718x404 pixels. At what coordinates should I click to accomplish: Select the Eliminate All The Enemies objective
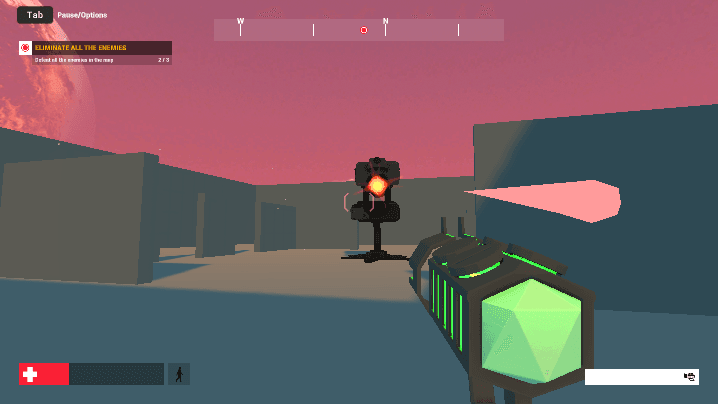[95, 48]
